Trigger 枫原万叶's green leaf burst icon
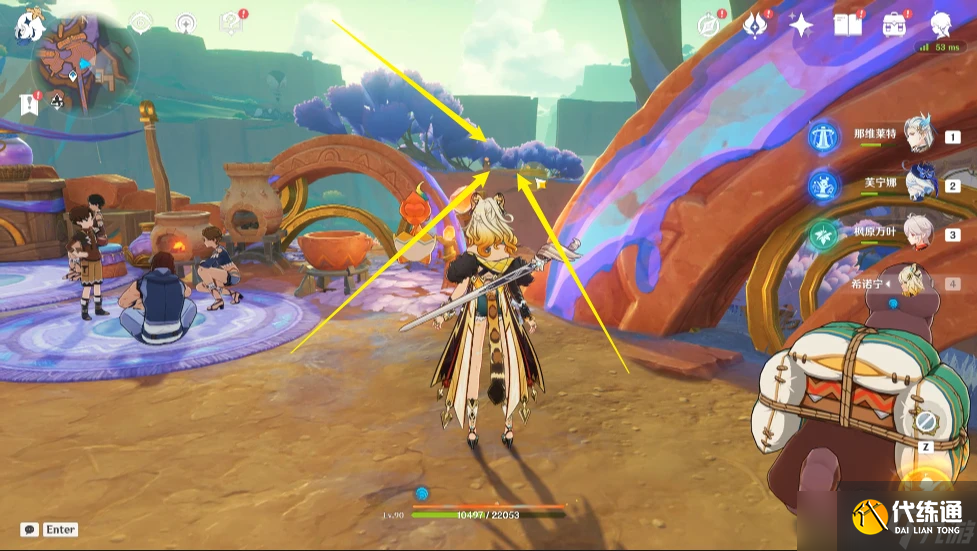Image resolution: width=977 pixels, height=551 pixels. [x=825, y=234]
